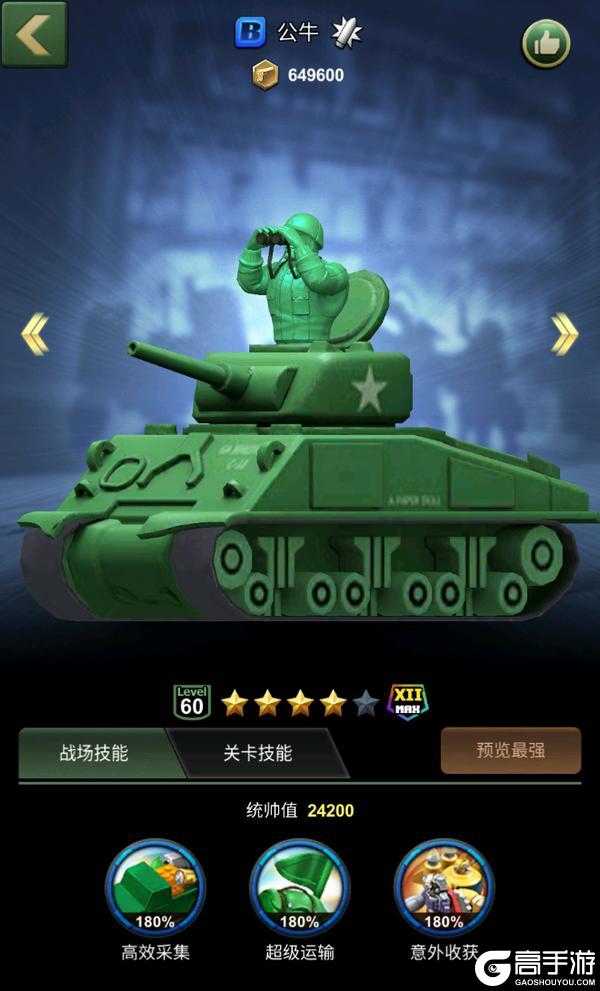Tap the blue B grade badge
The image size is (600, 991).
[x=250, y=33]
